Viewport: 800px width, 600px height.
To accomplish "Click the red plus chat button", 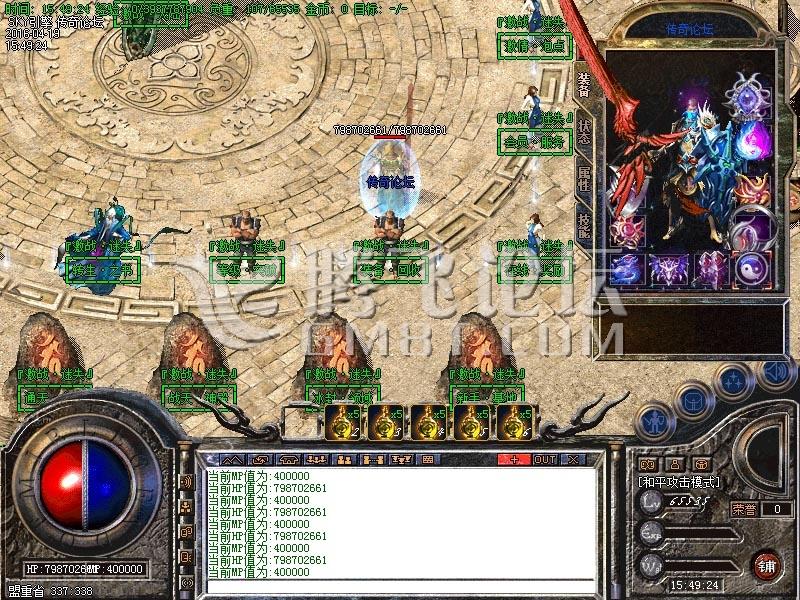I will (x=515, y=459).
